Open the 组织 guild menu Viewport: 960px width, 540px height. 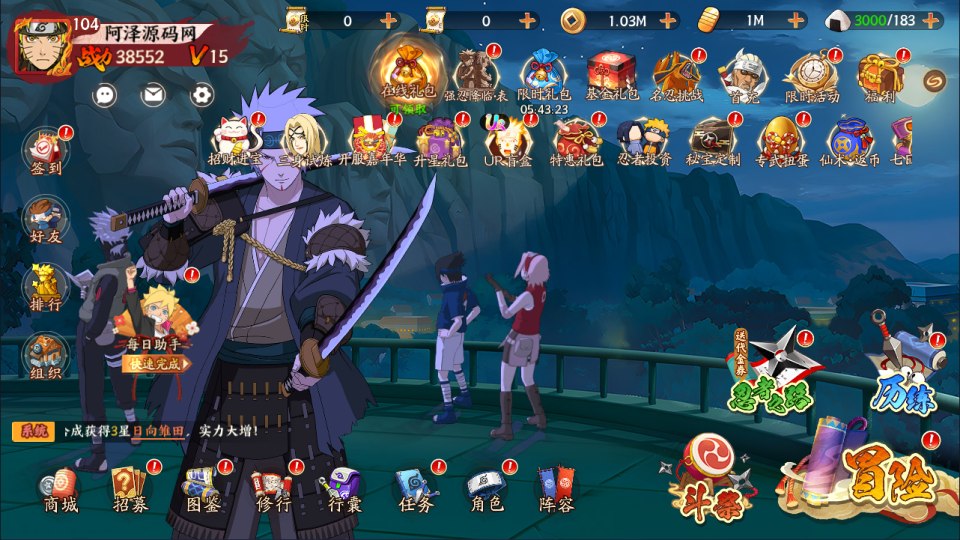tap(46, 355)
